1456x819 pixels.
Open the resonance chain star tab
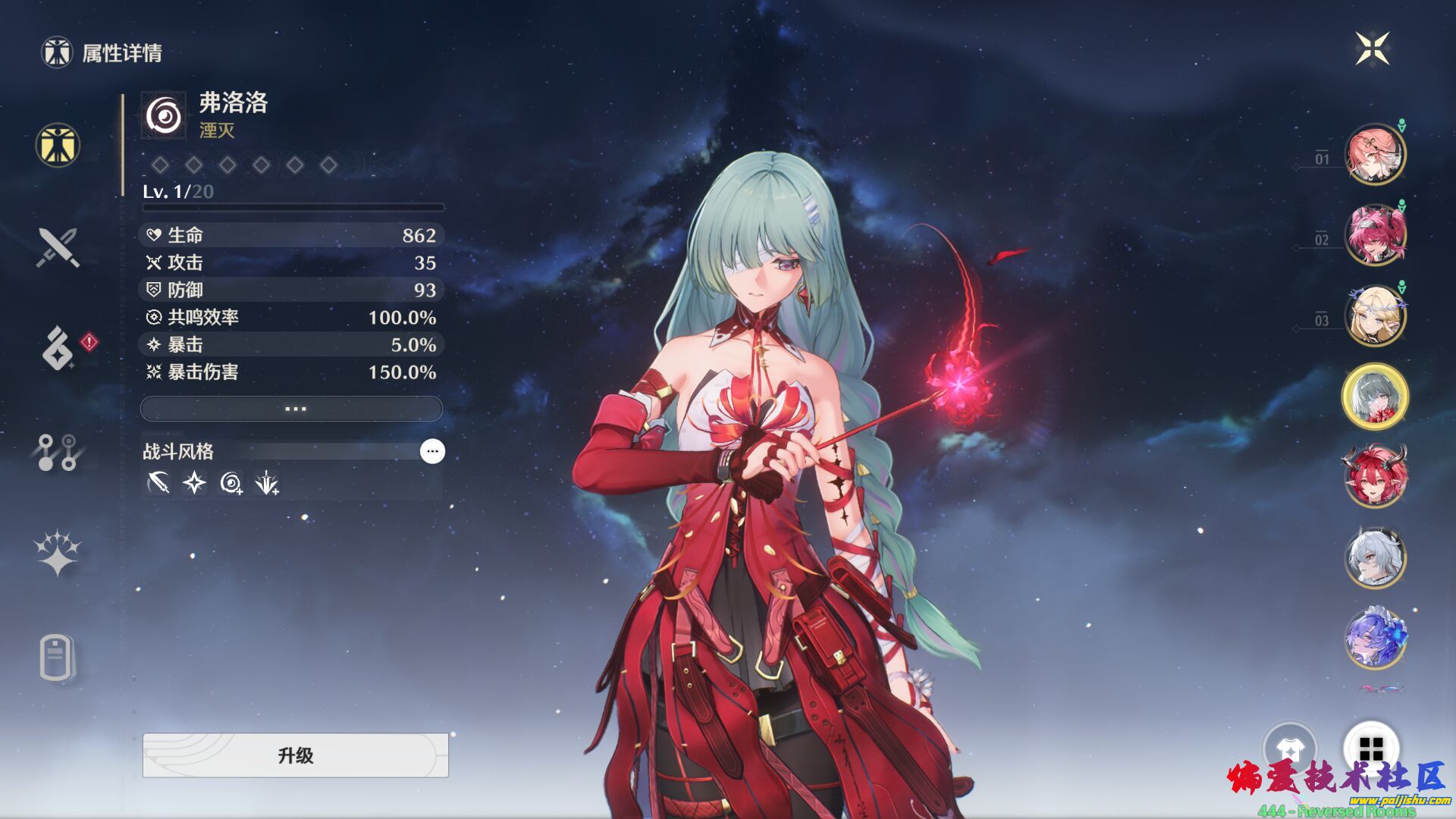[x=58, y=554]
